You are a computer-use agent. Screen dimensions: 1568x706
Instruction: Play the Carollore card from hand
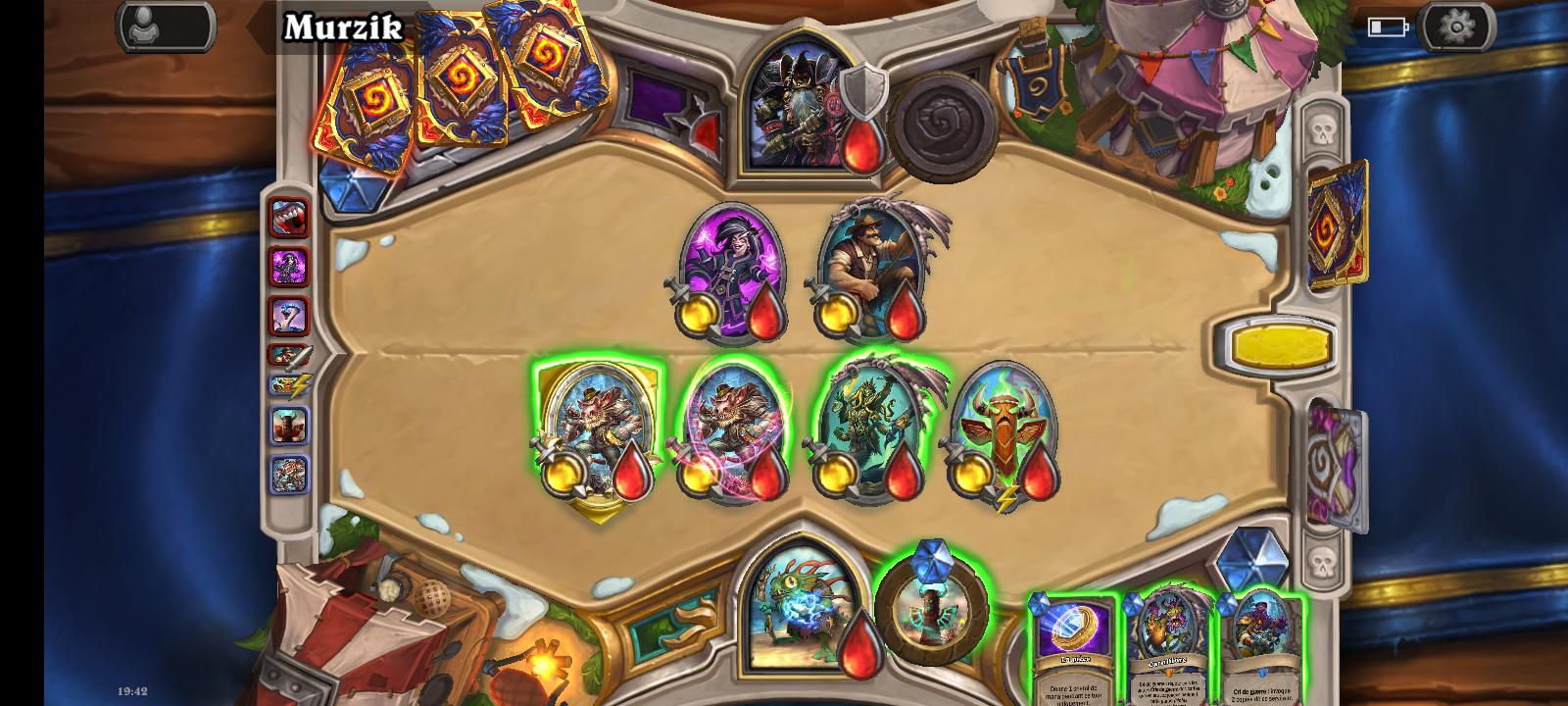1166,642
